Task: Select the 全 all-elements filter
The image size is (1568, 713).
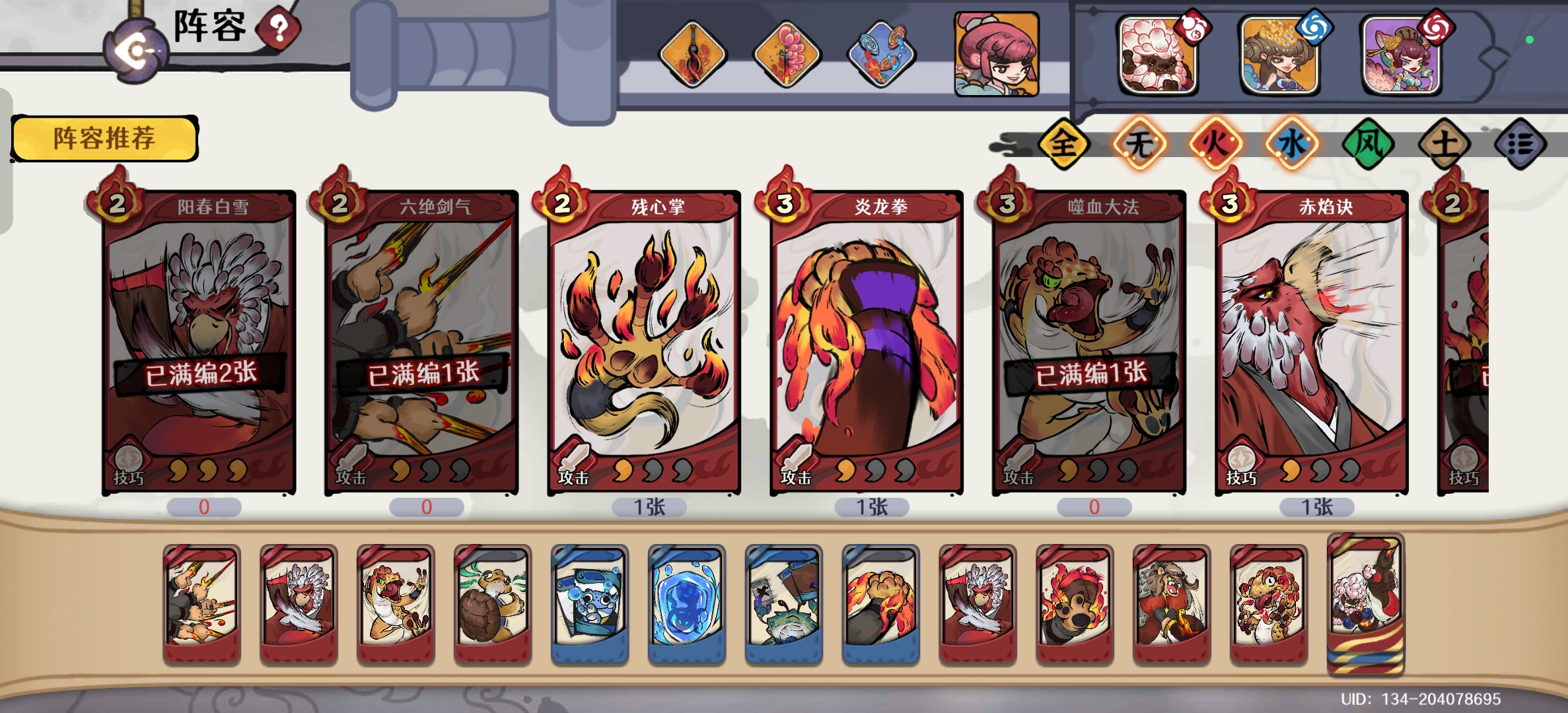Action: tap(1063, 144)
